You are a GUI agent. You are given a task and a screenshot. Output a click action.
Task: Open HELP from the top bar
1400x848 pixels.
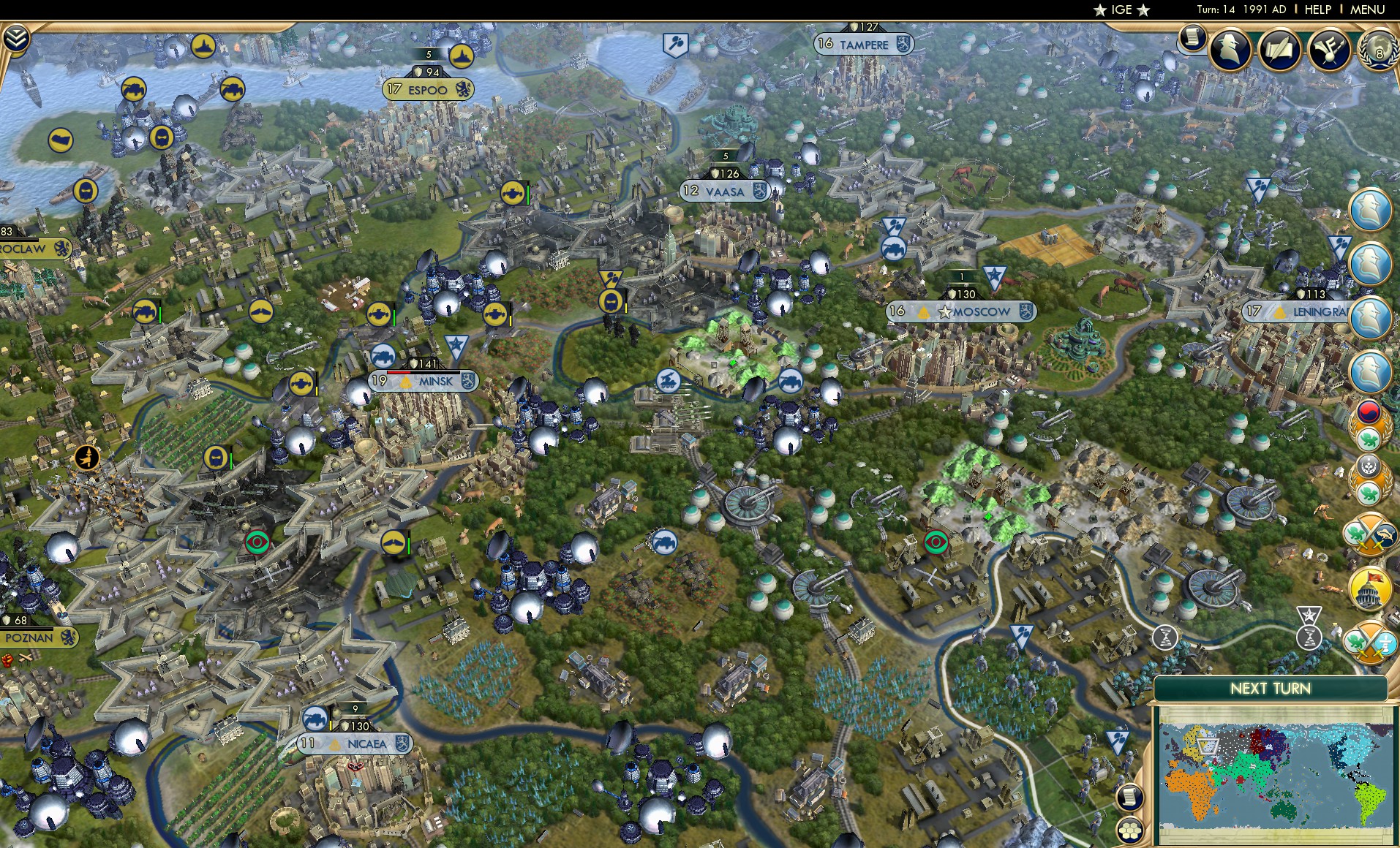(x=1316, y=10)
